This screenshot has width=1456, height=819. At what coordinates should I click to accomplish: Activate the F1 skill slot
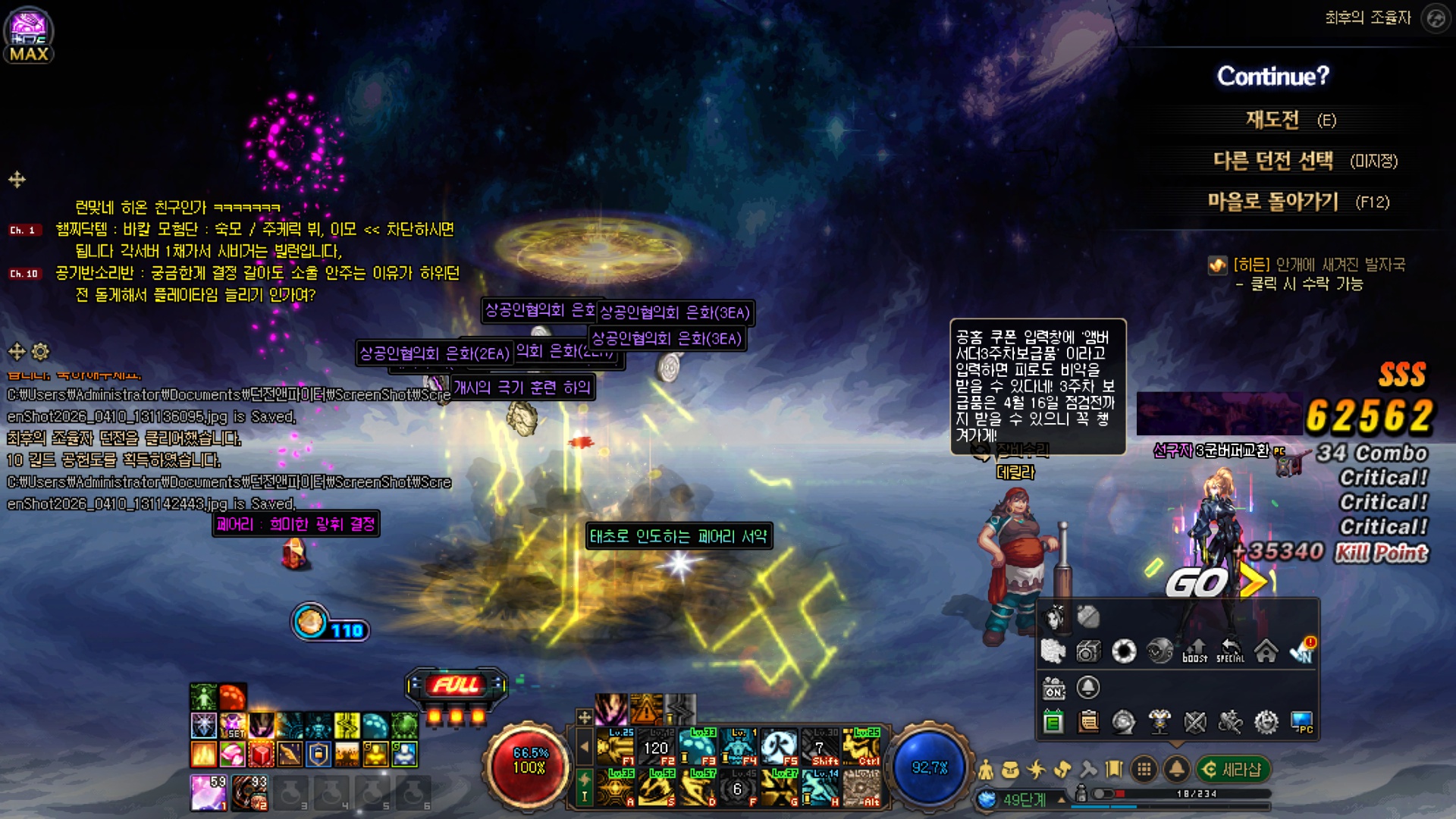click(616, 747)
